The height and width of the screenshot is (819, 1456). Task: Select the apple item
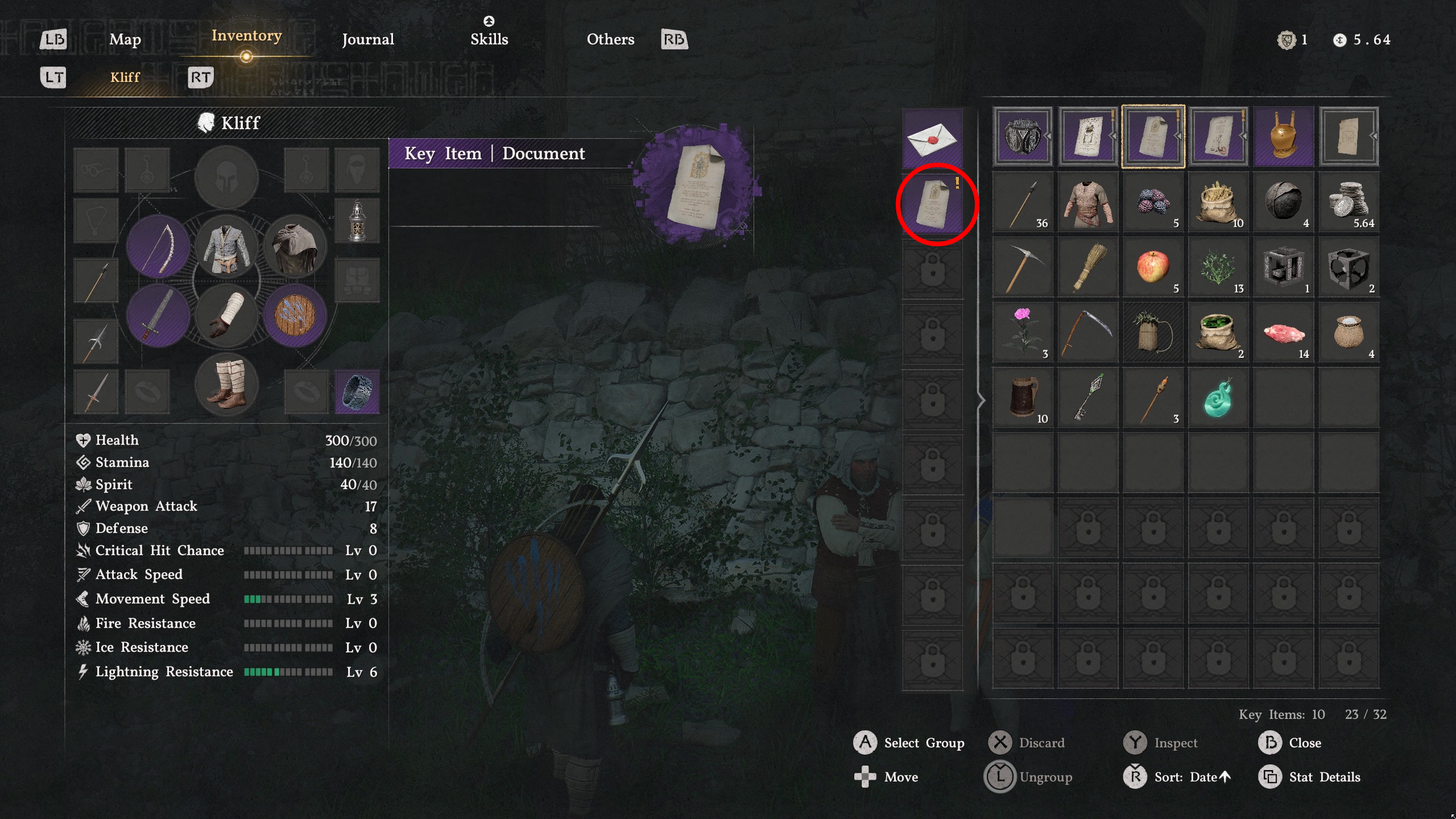coord(1152,267)
